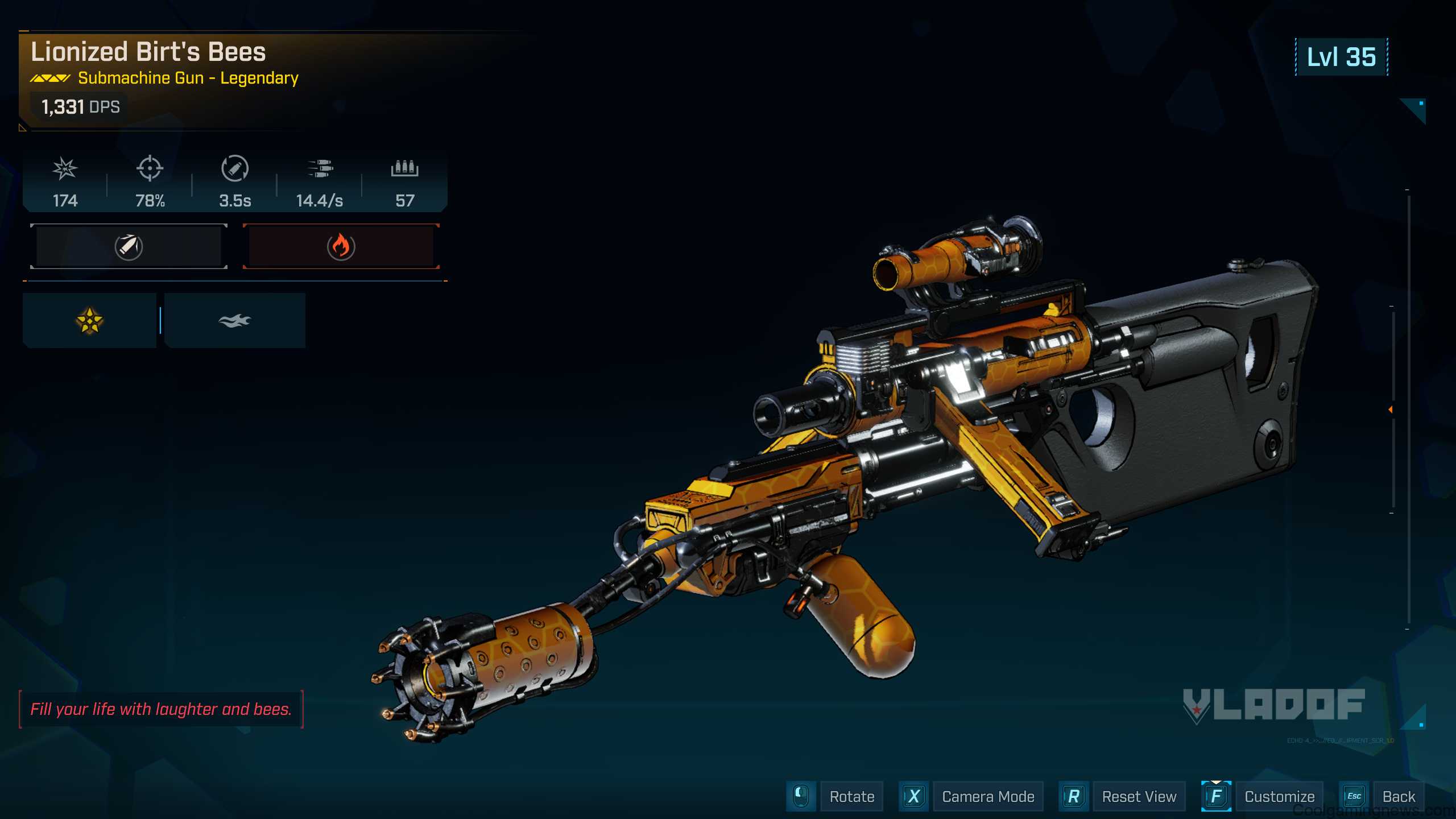Toggle the standard bullet firing mode
Viewport: 1456px width, 819px height.
click(x=127, y=246)
